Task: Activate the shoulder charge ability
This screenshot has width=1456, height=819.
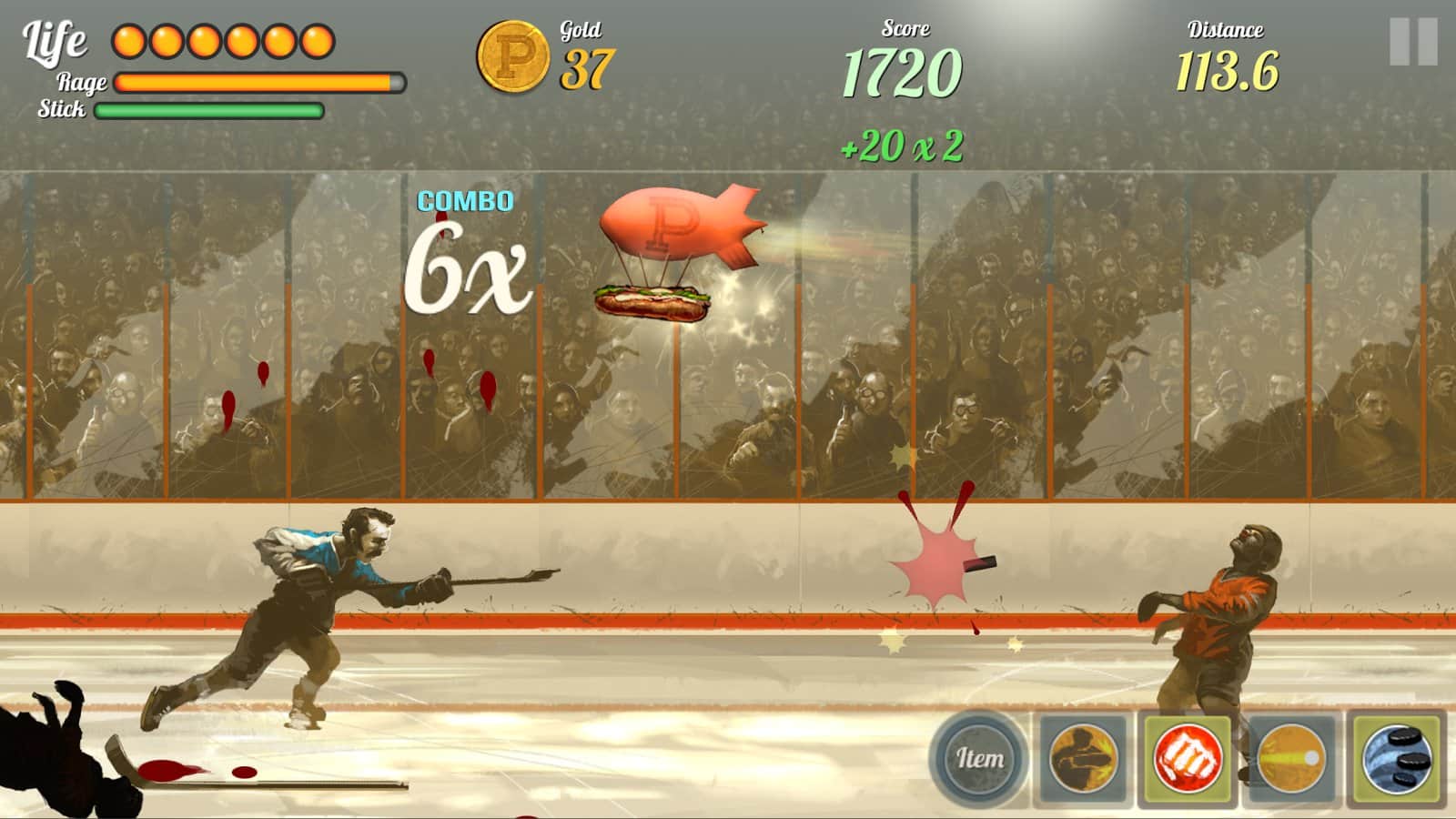Action: point(1083,758)
